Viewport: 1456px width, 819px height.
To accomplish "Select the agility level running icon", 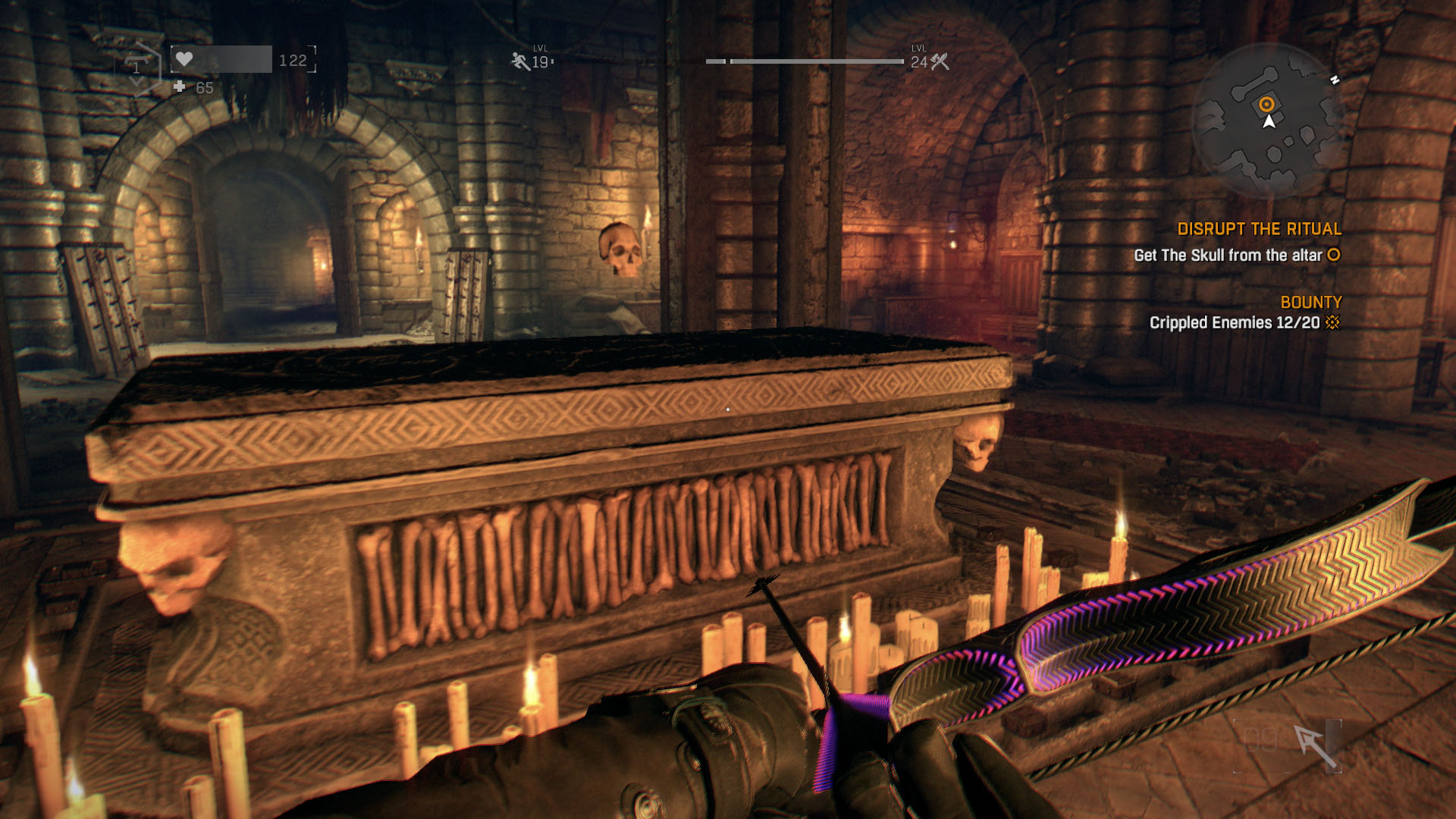I will 520,61.
